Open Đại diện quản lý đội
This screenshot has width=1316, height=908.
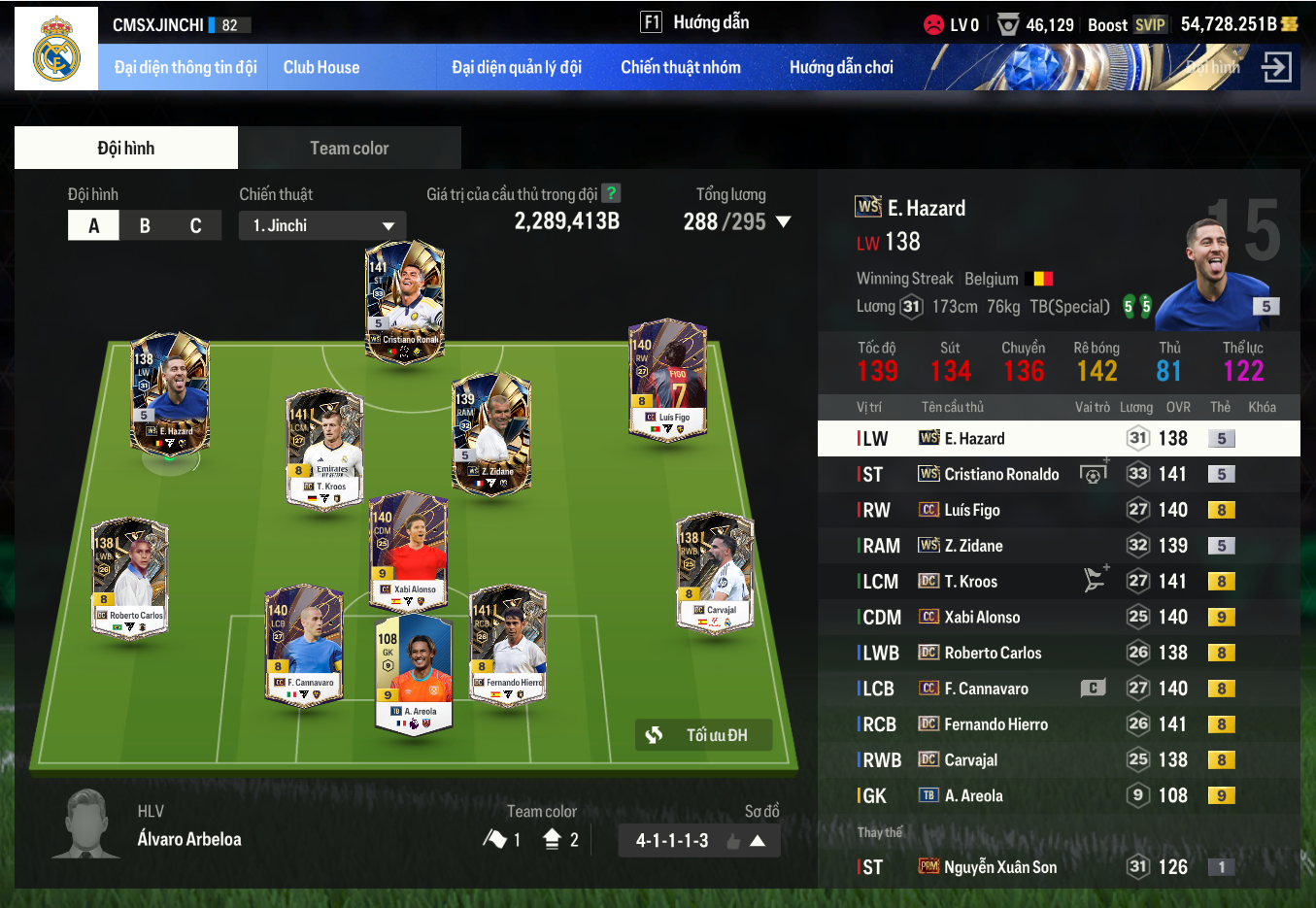point(517,67)
